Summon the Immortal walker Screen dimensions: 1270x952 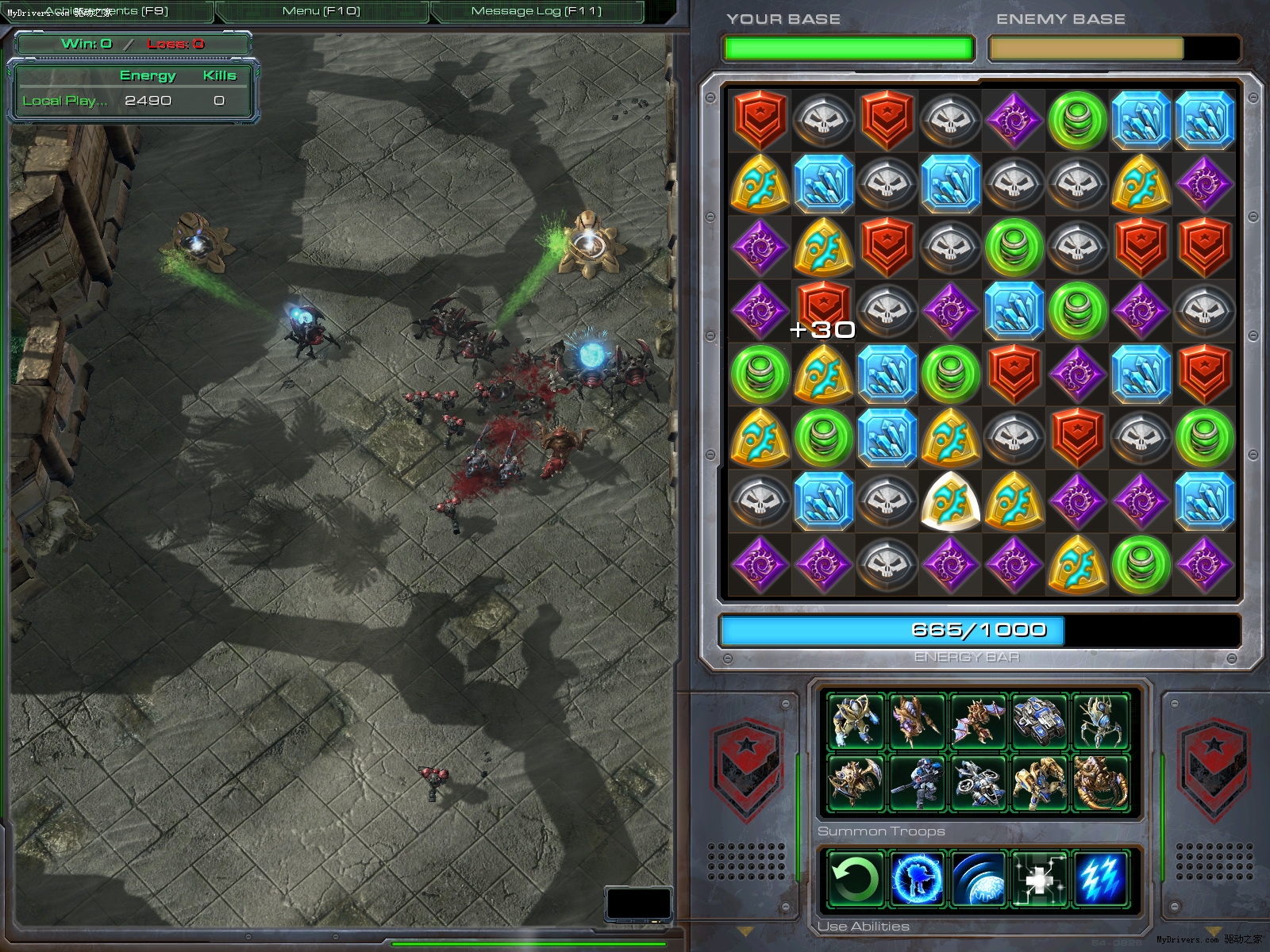(x=1038, y=782)
